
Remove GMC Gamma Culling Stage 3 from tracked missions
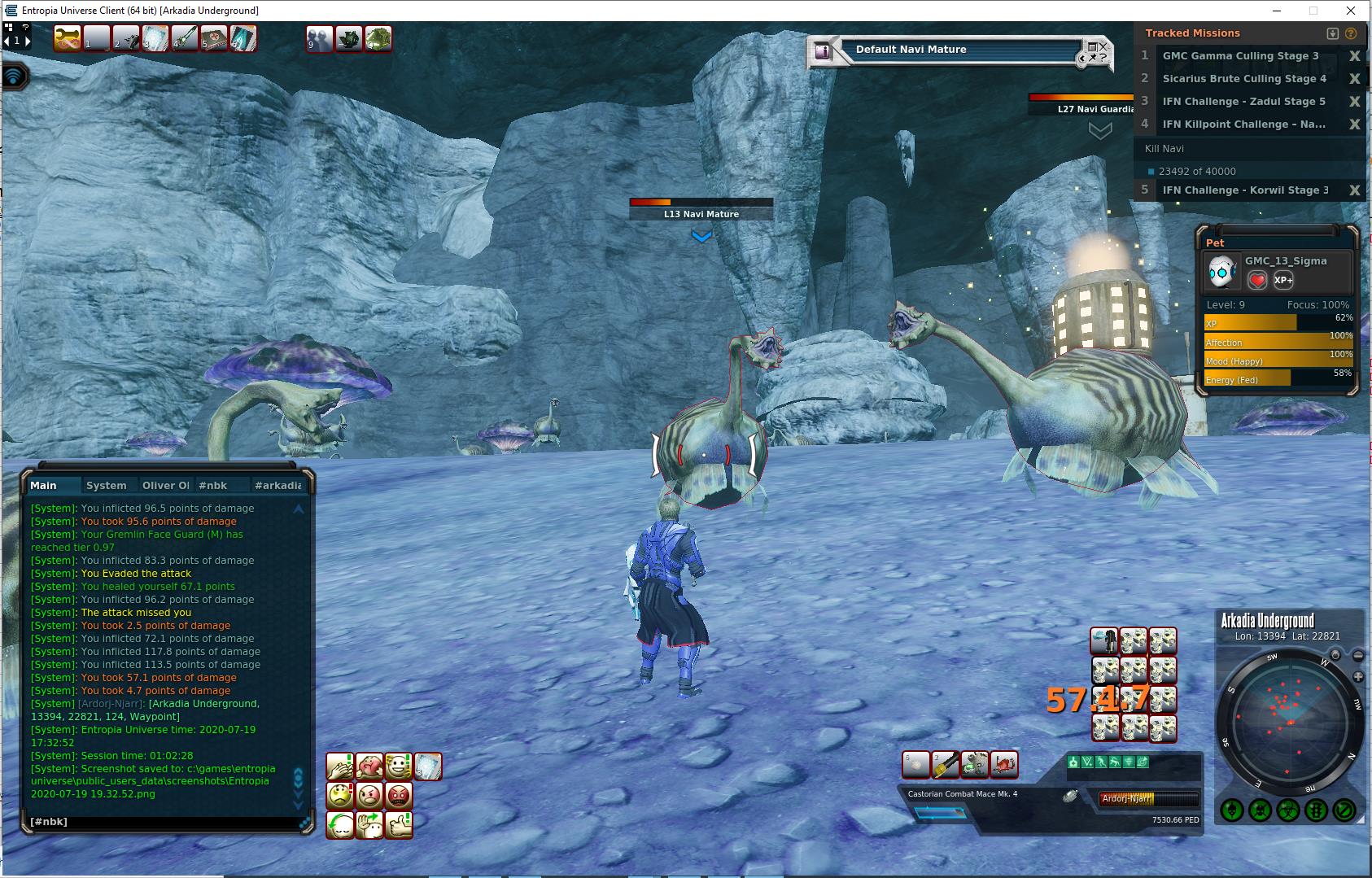click(1354, 56)
